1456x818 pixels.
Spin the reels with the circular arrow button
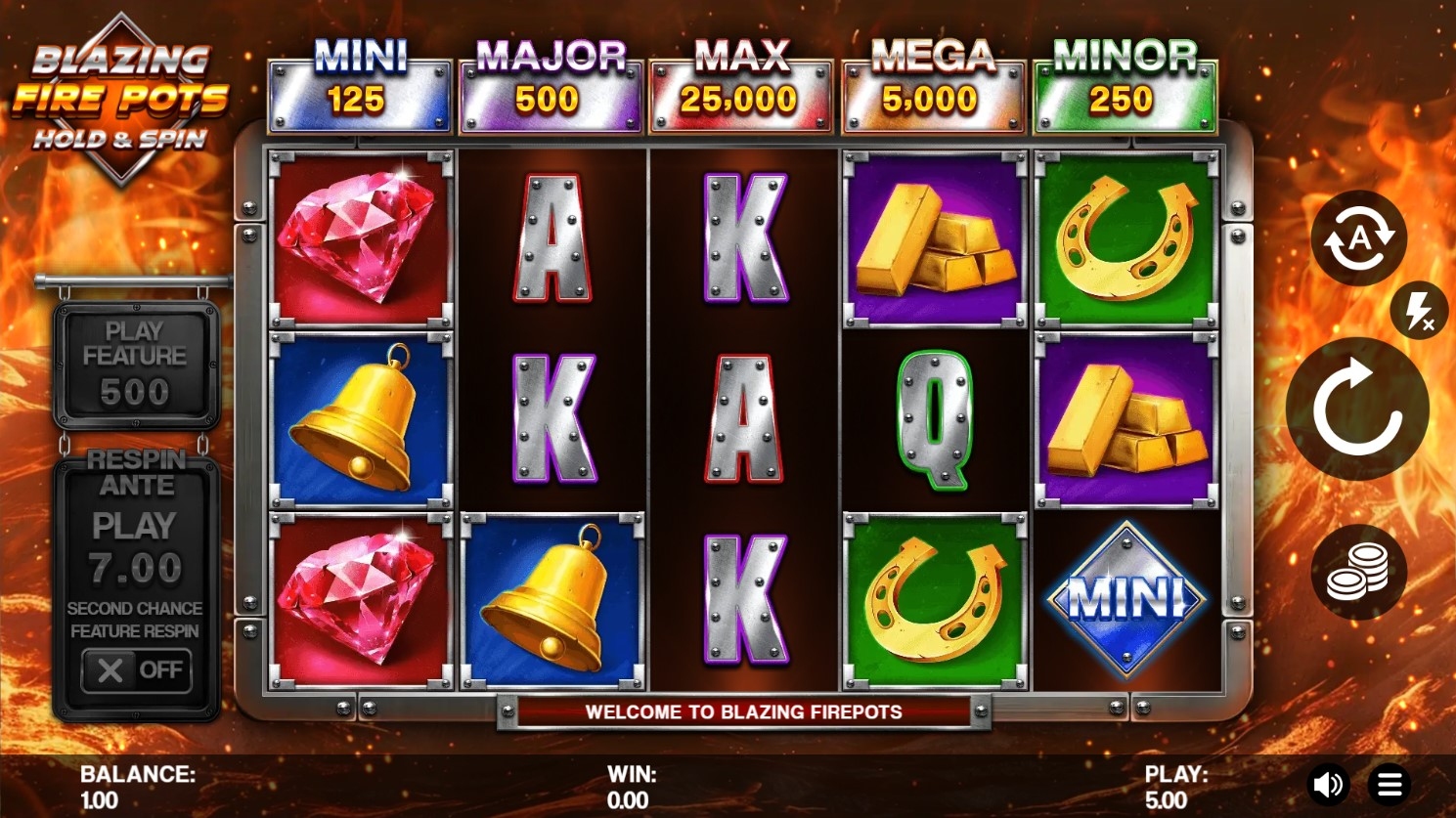(1357, 409)
